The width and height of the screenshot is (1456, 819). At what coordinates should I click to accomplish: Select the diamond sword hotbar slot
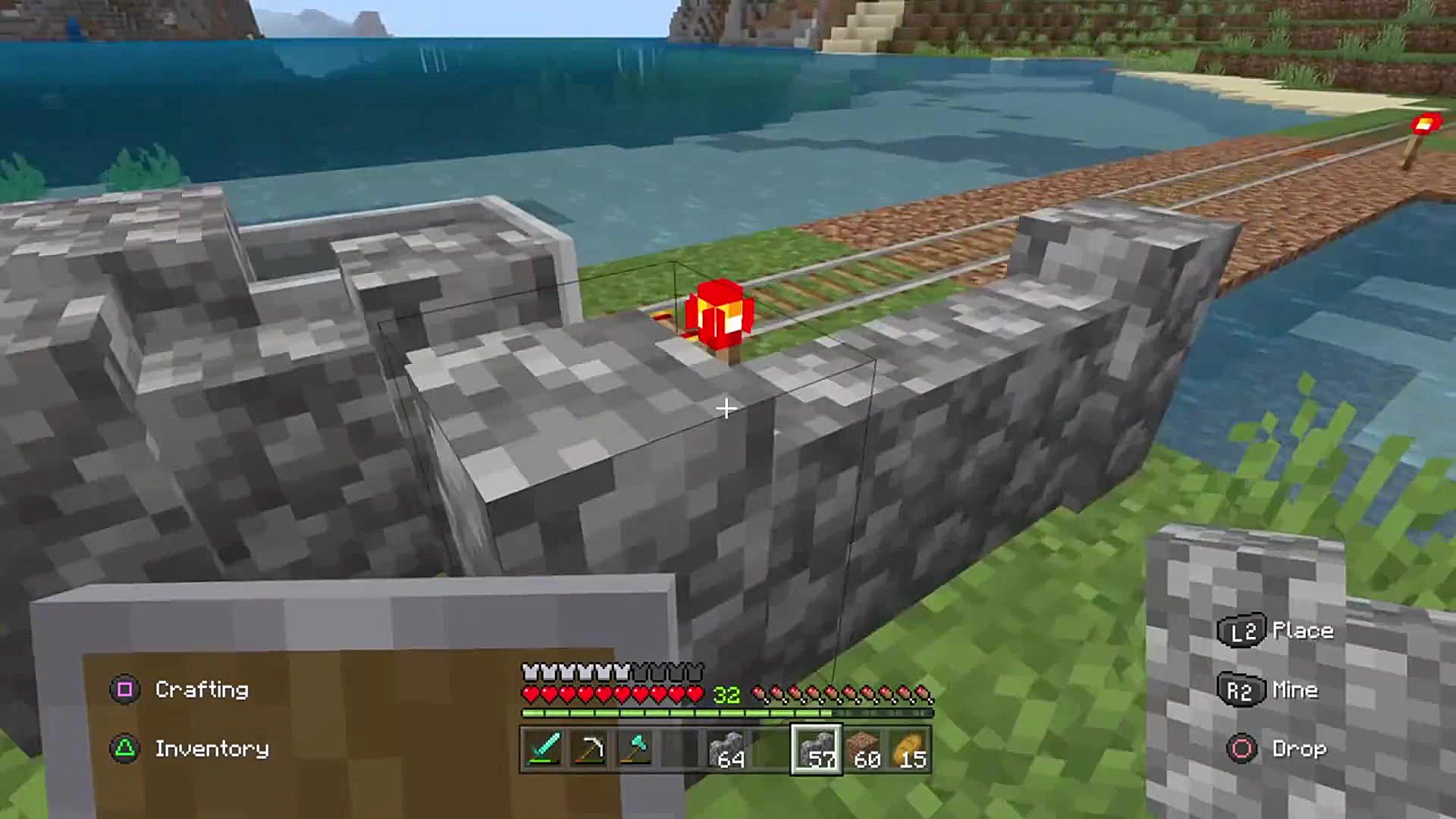tap(543, 749)
